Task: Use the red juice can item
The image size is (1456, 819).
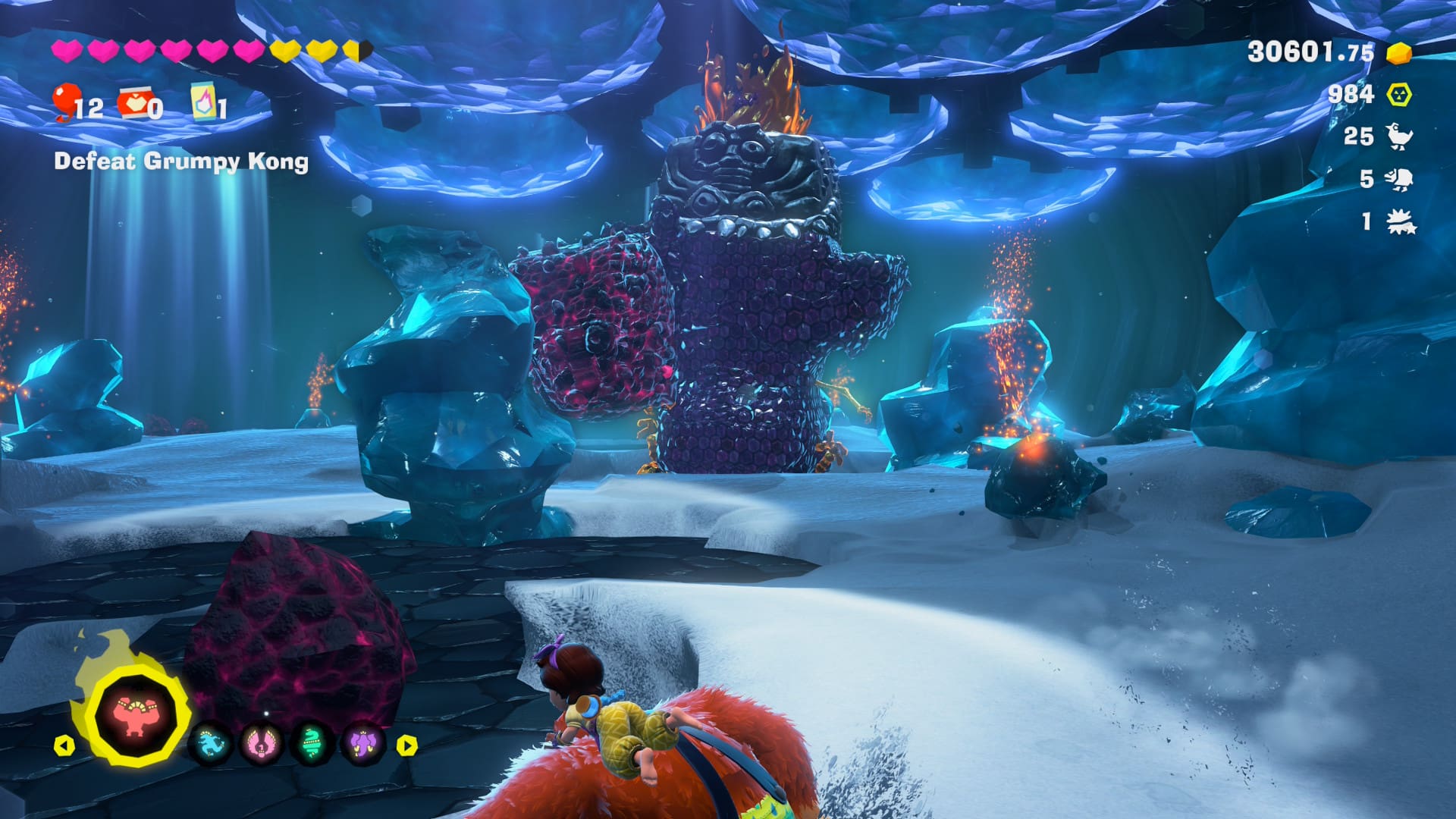Action: pos(133,103)
